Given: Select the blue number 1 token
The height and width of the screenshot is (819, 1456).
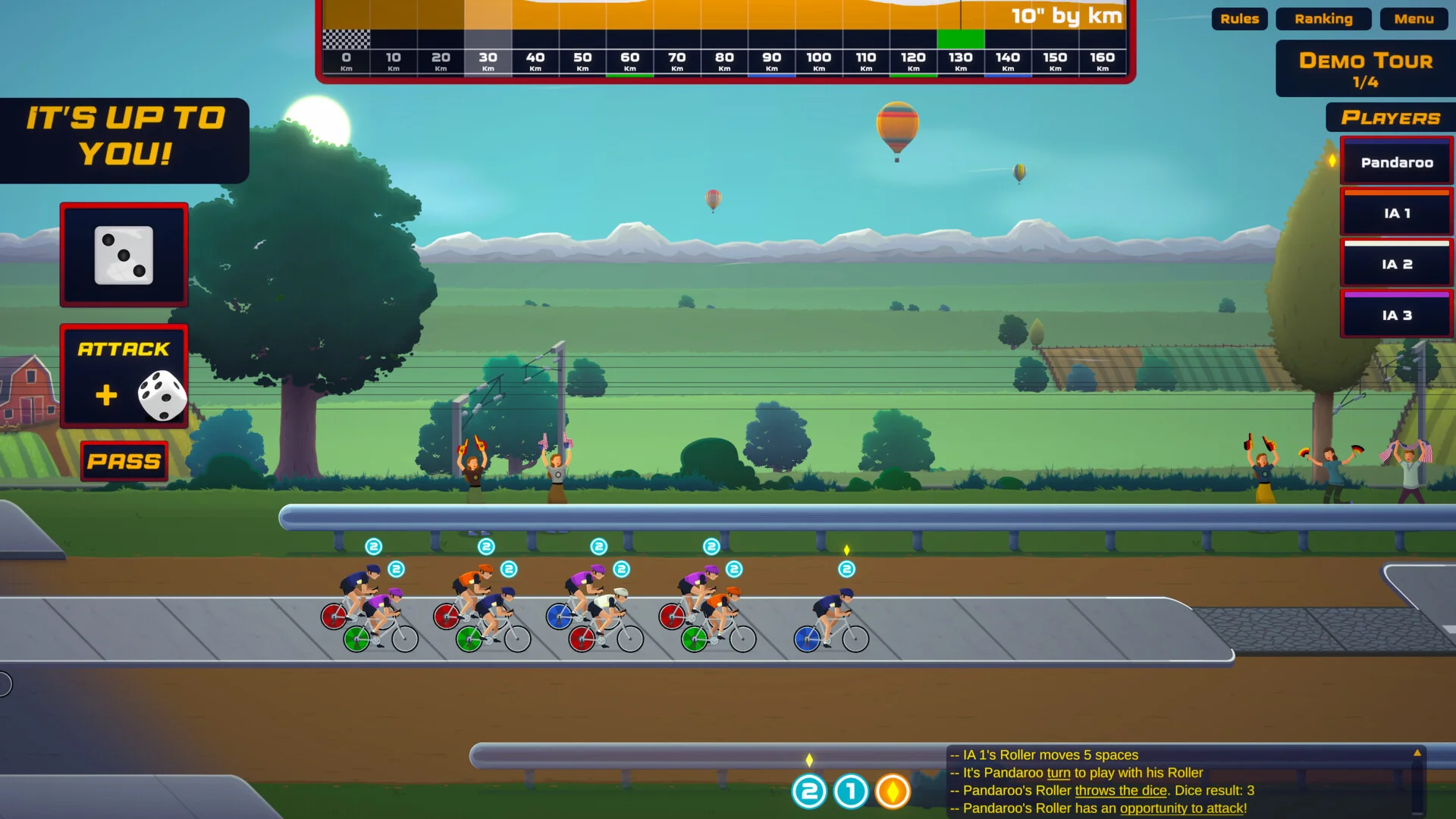Looking at the screenshot, I should point(851,792).
